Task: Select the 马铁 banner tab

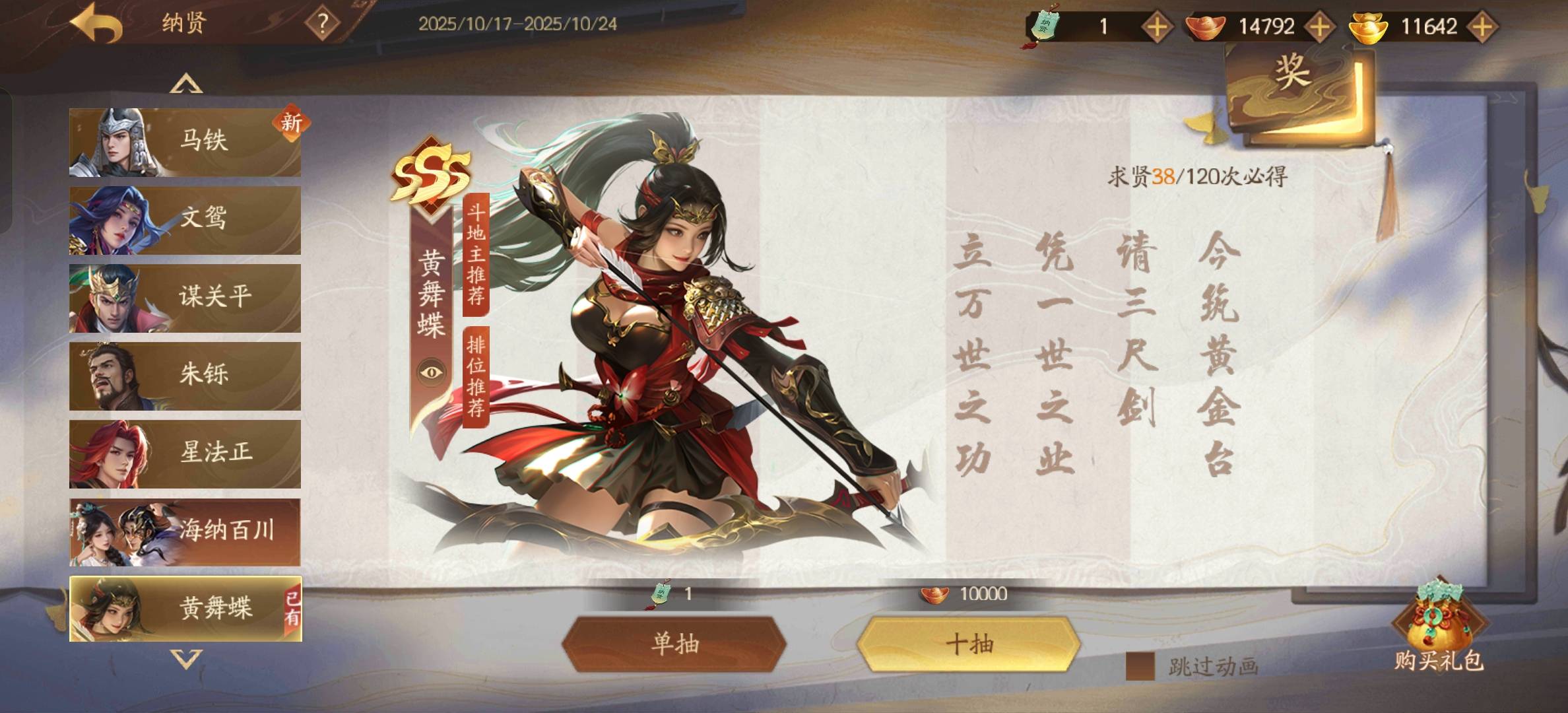Action: [185, 142]
